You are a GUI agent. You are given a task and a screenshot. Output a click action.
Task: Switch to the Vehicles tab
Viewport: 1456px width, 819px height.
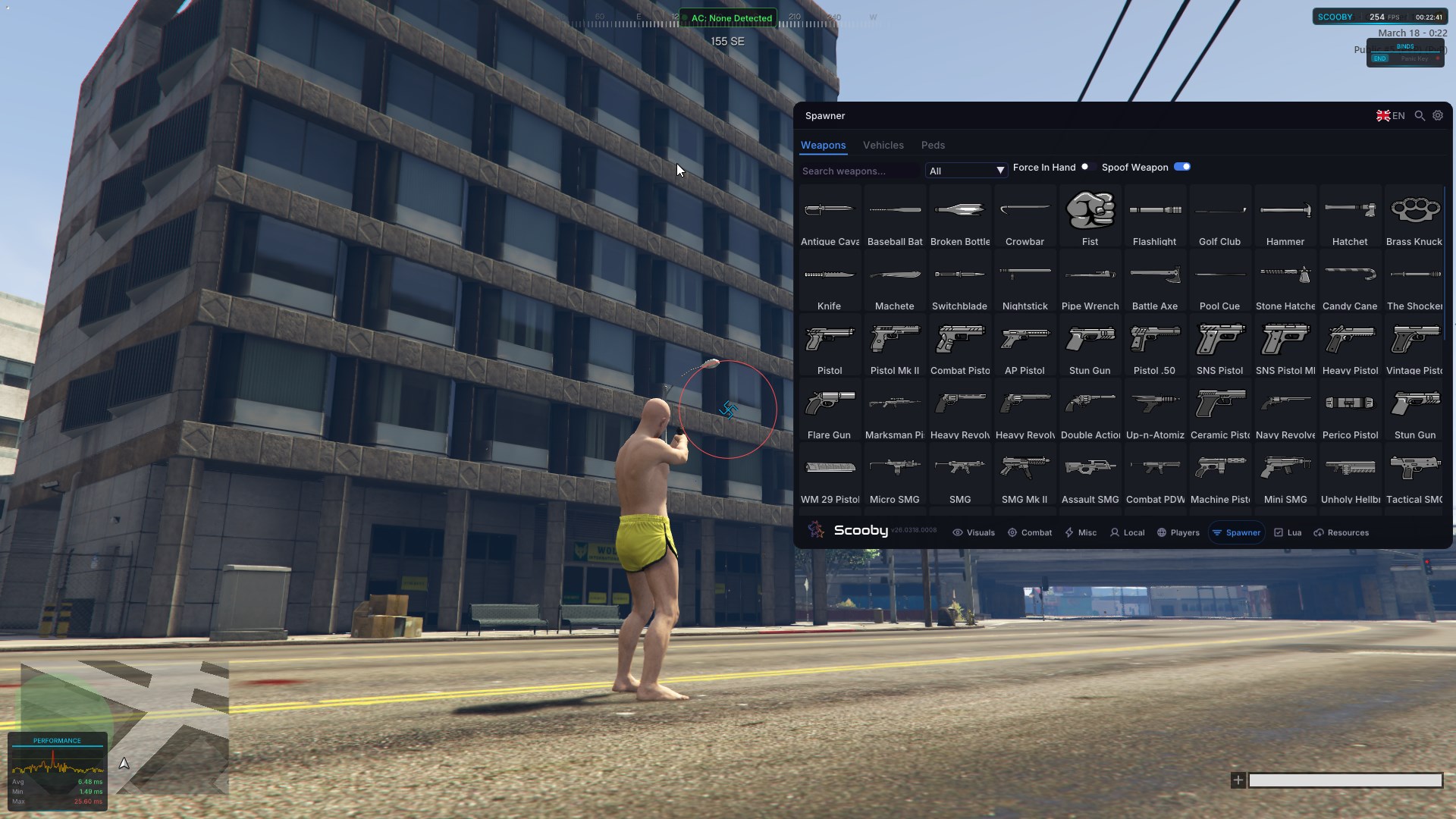pyautogui.click(x=883, y=145)
